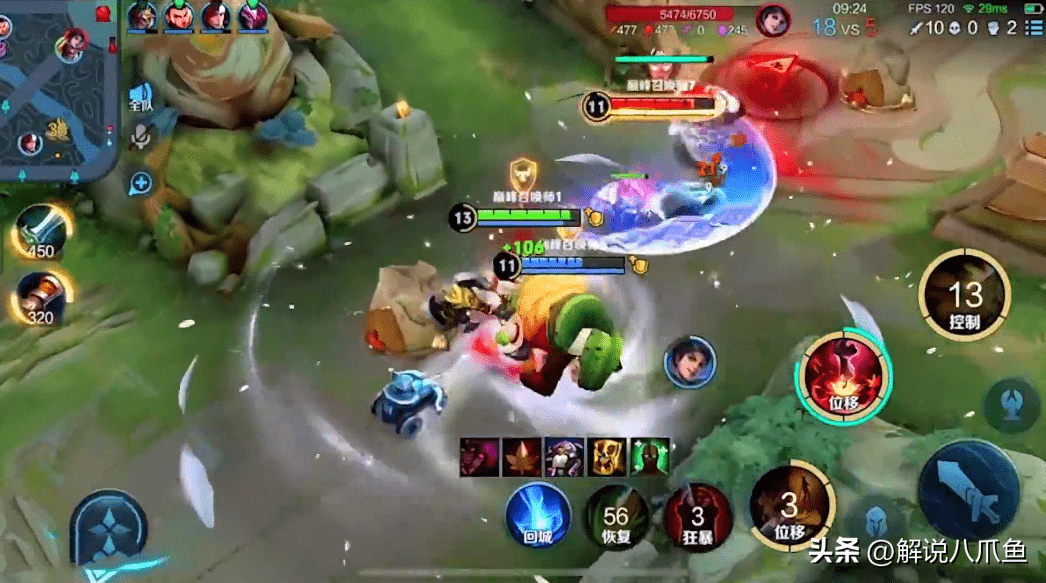Select the green-haired teammate portrait
This screenshot has height=583, width=1046.
[x=179, y=17]
